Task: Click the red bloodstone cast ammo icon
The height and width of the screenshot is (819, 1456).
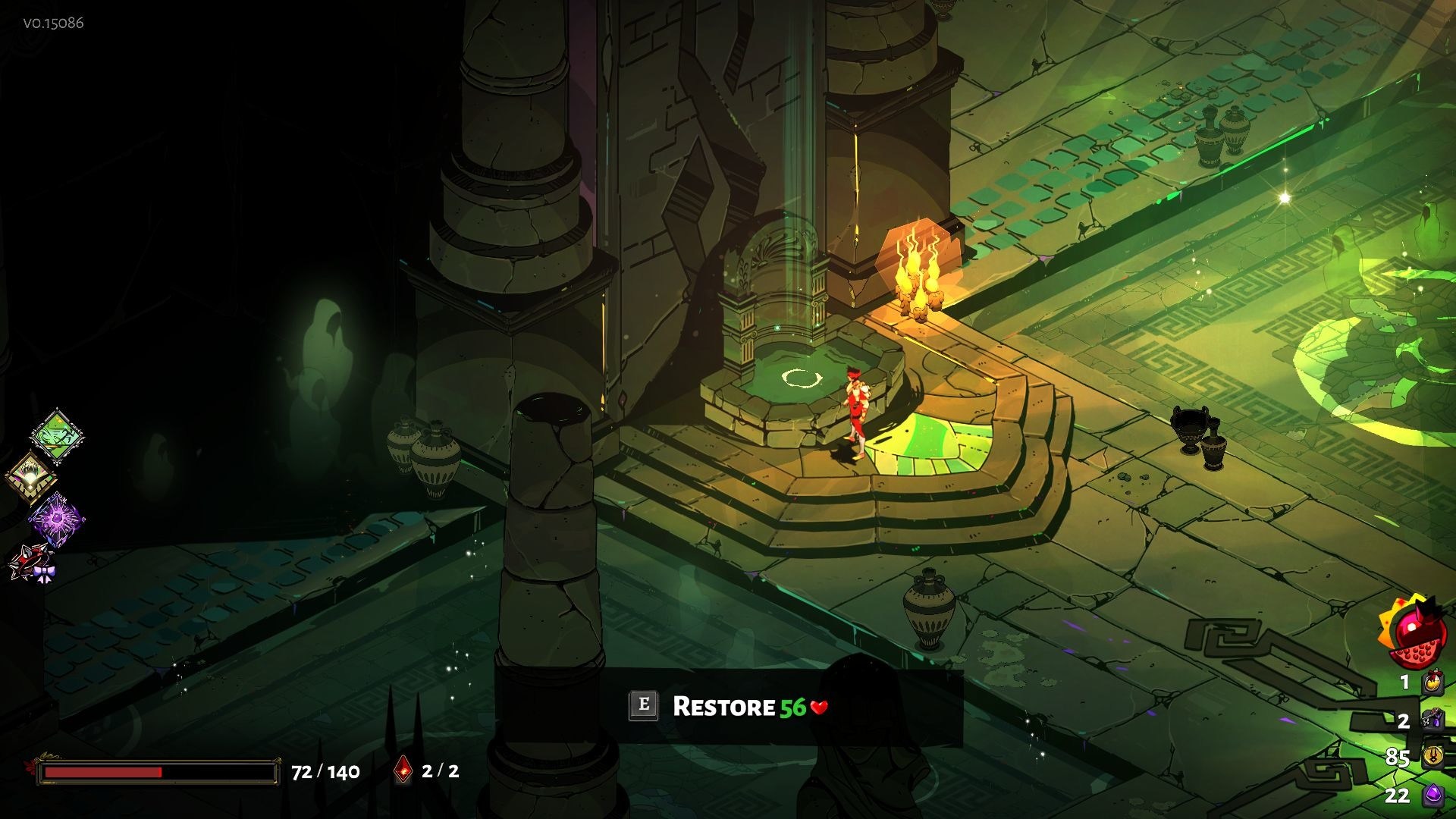Action: click(x=403, y=770)
